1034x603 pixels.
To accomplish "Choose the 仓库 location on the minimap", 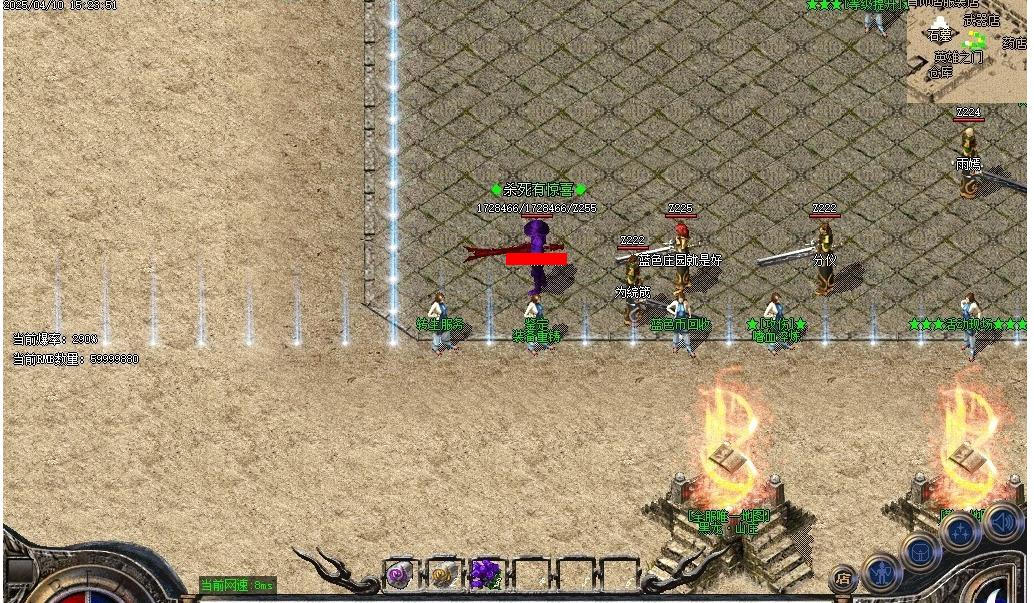I will coord(940,72).
